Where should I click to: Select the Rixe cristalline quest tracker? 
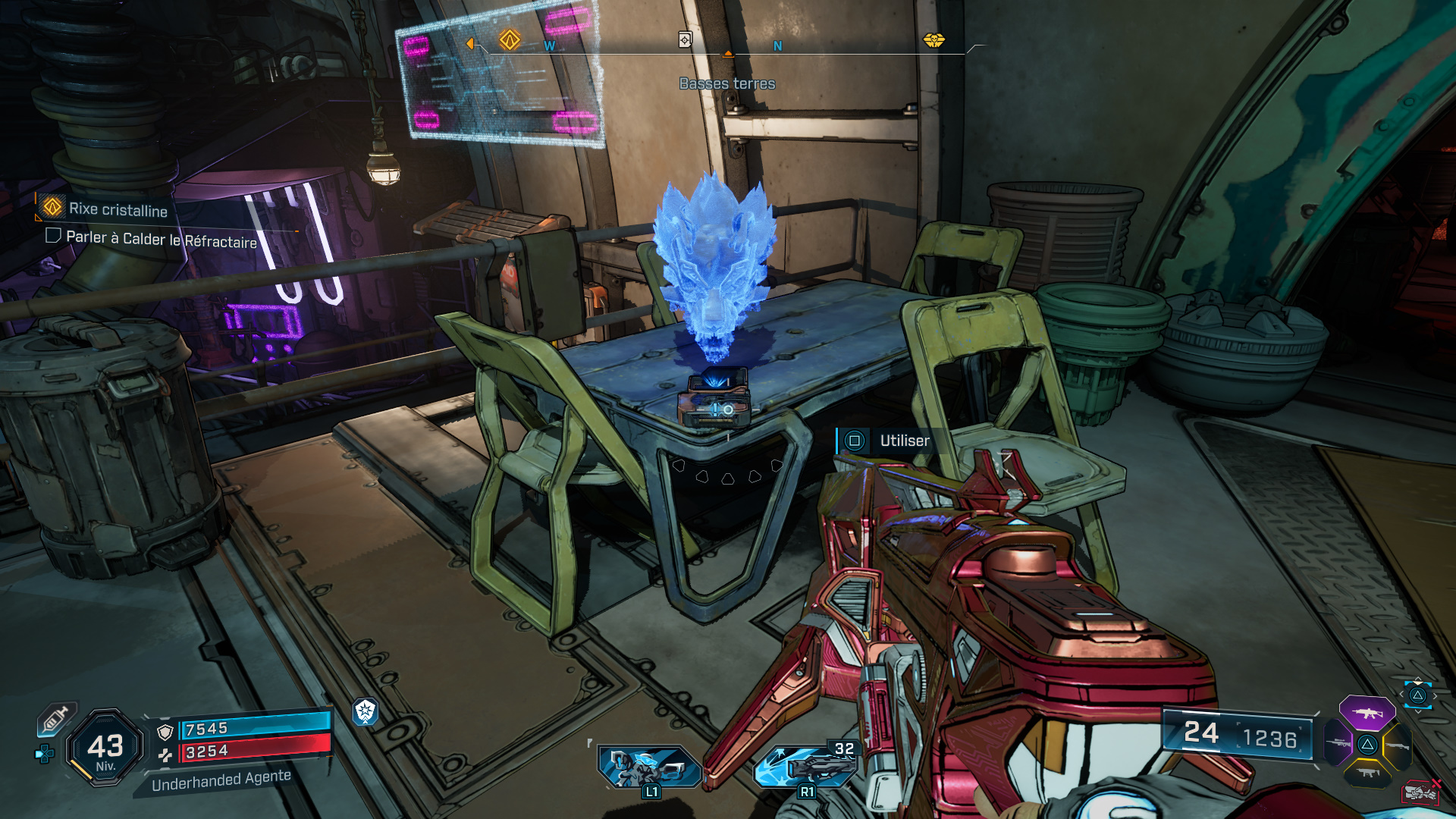point(118,209)
